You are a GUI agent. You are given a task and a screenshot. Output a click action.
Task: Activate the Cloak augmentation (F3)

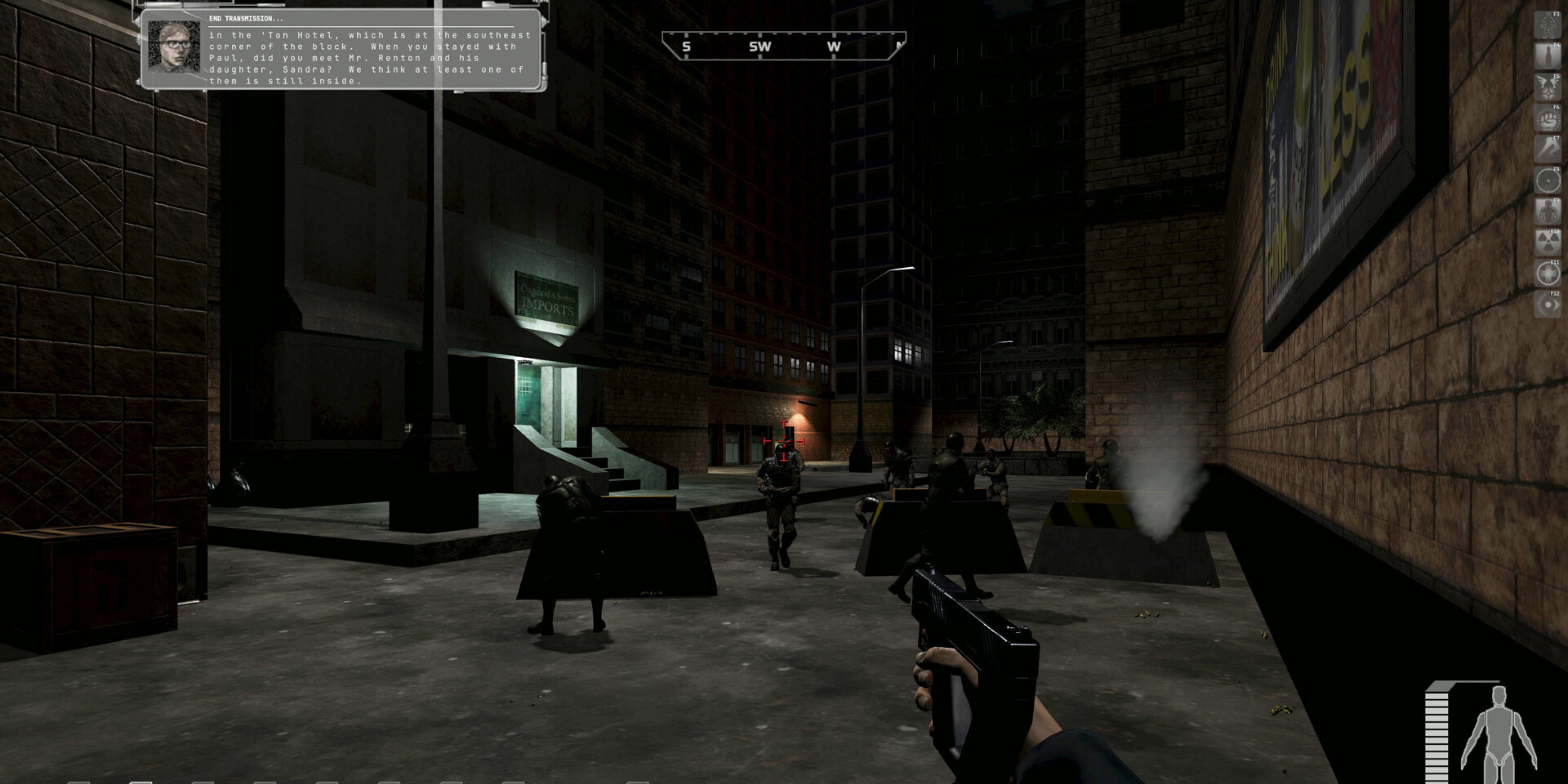(1548, 25)
